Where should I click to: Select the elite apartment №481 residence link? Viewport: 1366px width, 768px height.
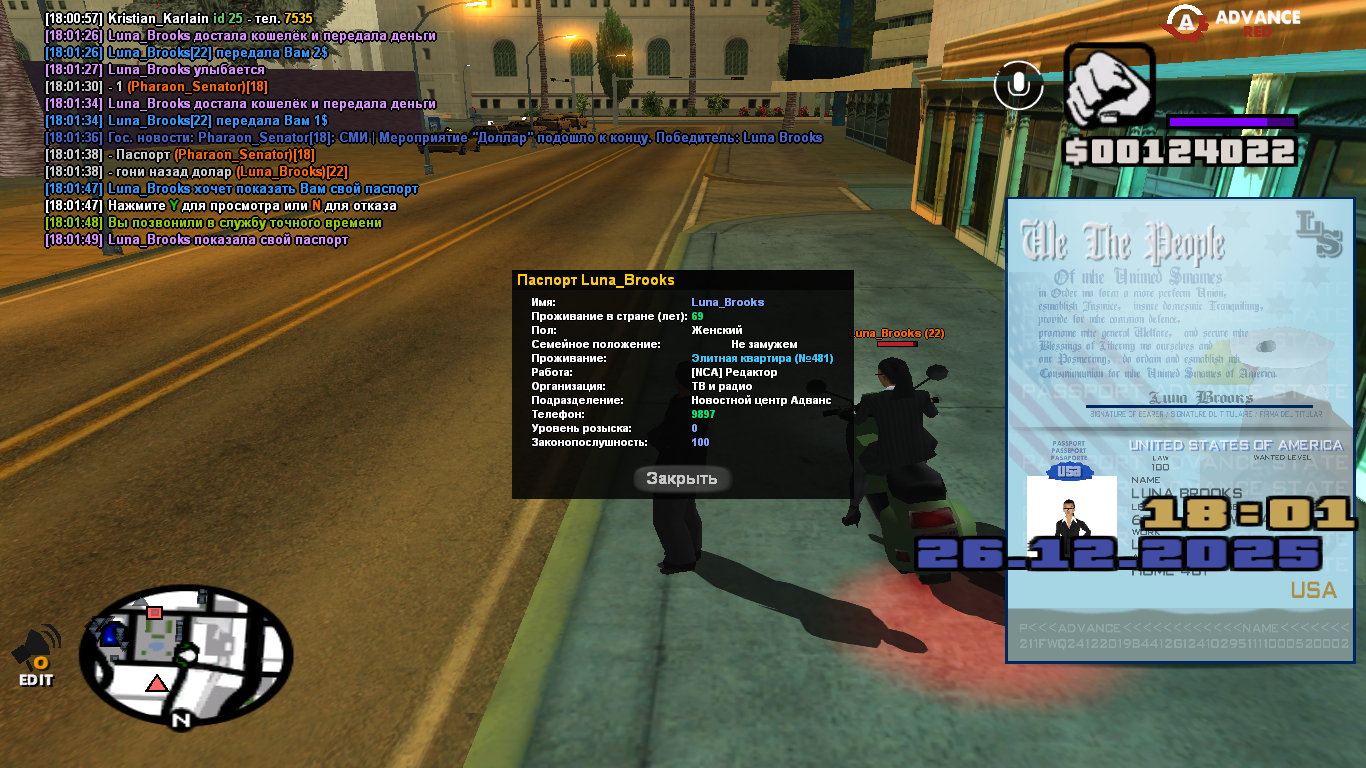(762, 358)
